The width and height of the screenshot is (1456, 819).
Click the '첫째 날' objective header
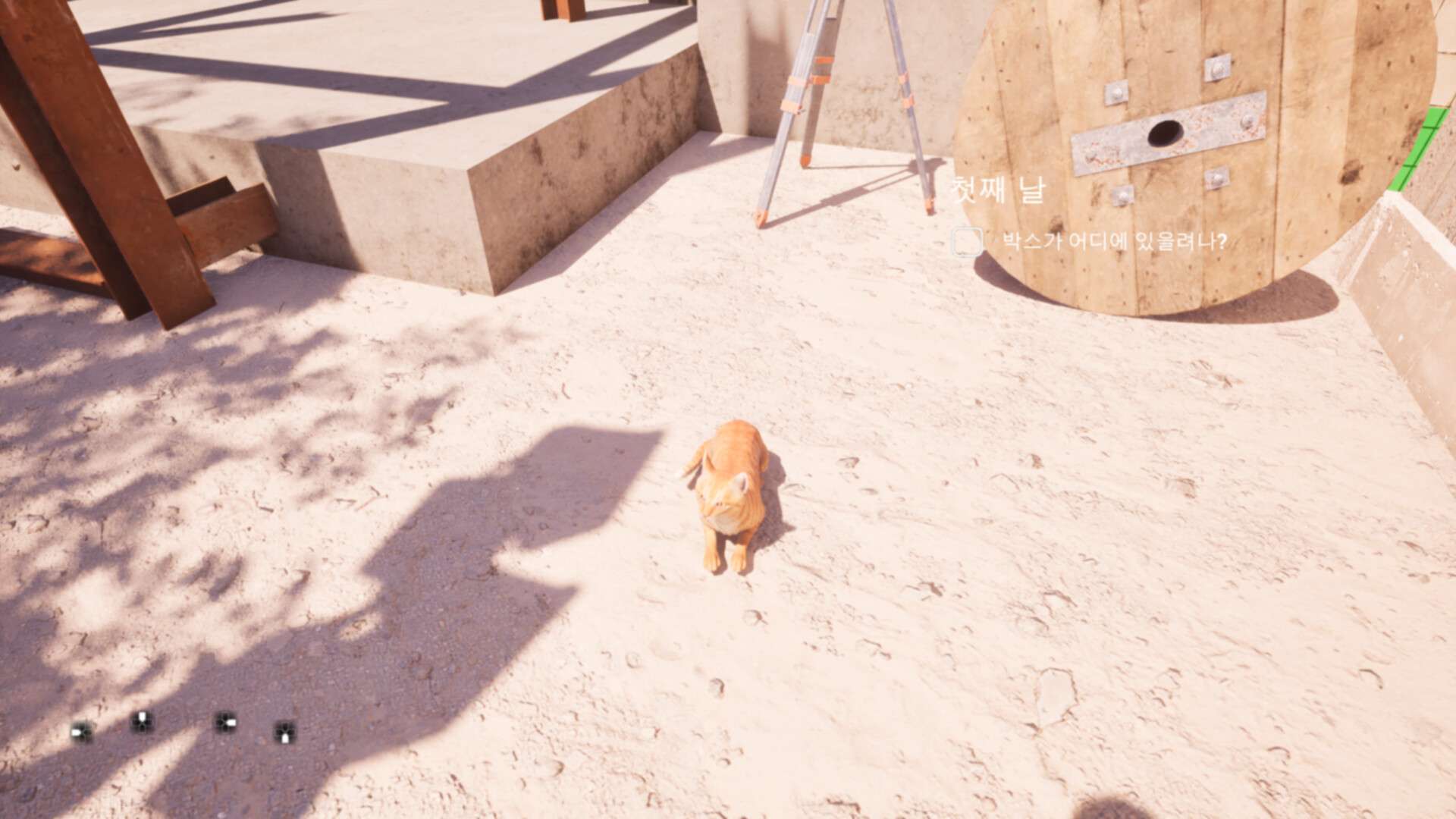pyautogui.click(x=997, y=191)
